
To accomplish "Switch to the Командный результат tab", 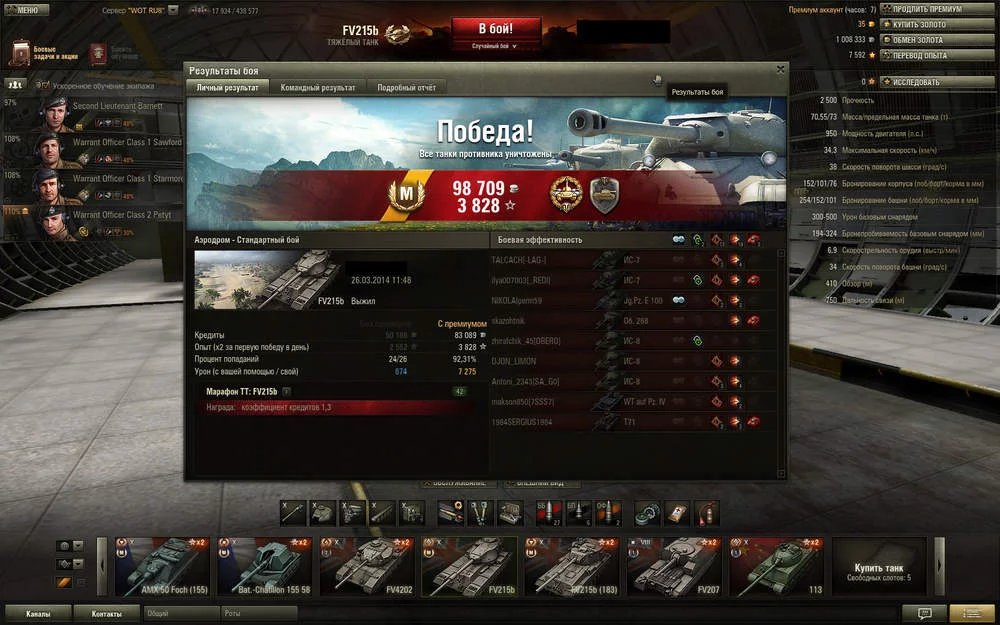I will click(318, 88).
